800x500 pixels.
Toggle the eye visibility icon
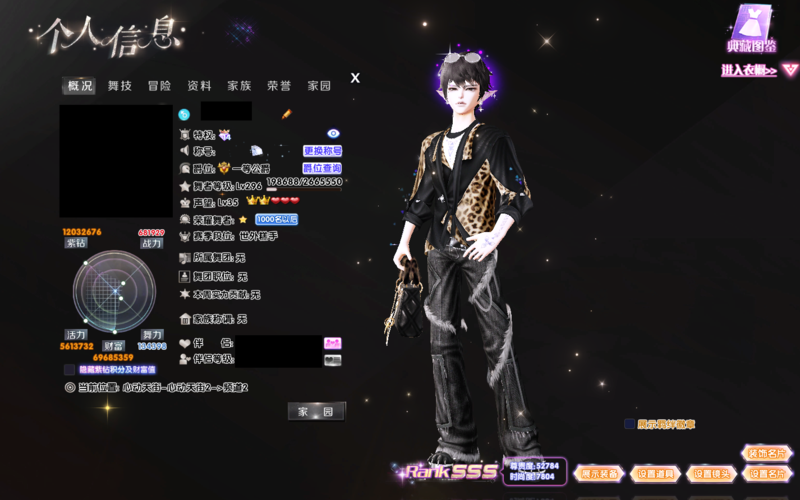click(334, 133)
